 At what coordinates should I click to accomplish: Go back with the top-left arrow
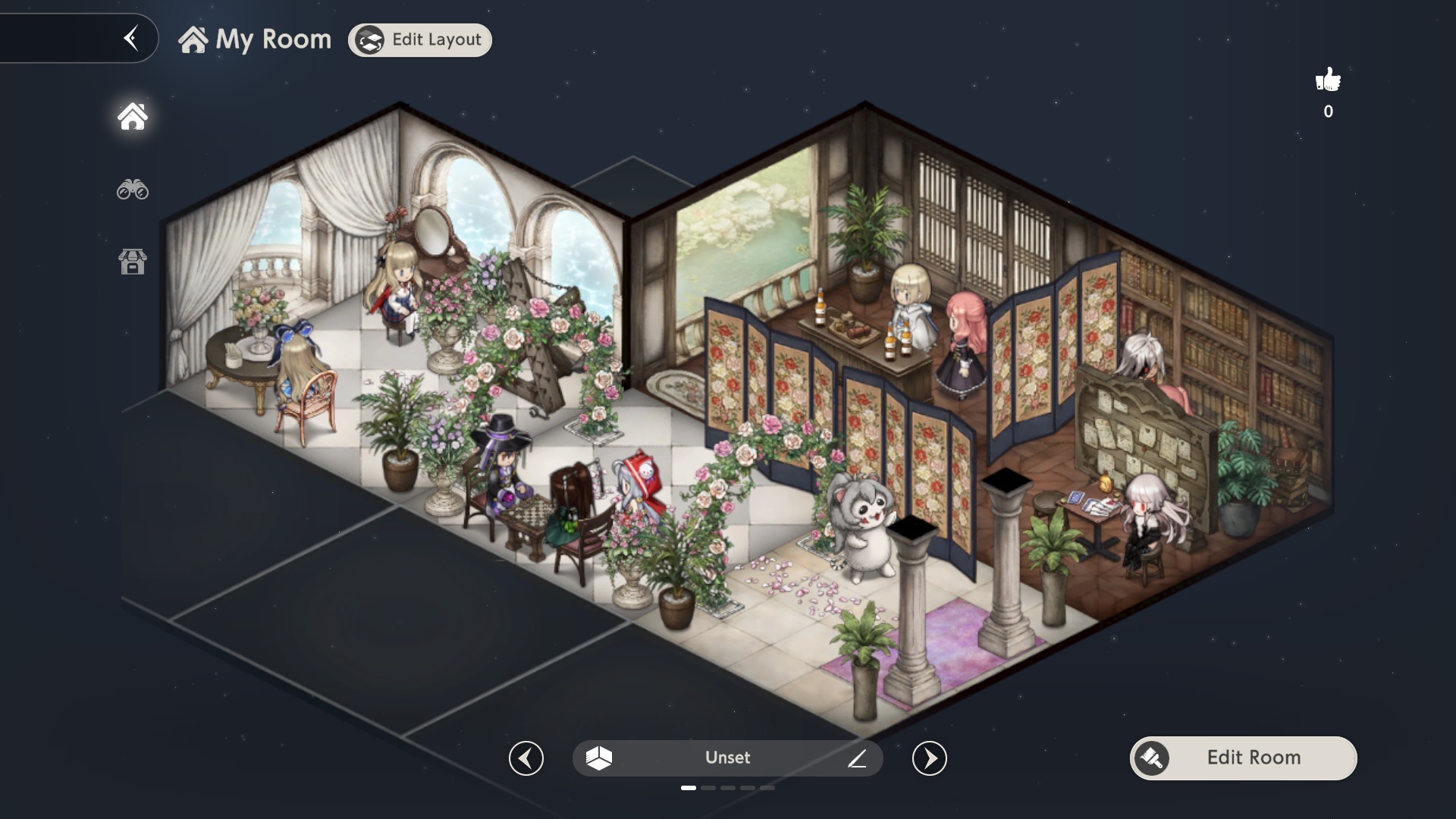click(x=131, y=38)
